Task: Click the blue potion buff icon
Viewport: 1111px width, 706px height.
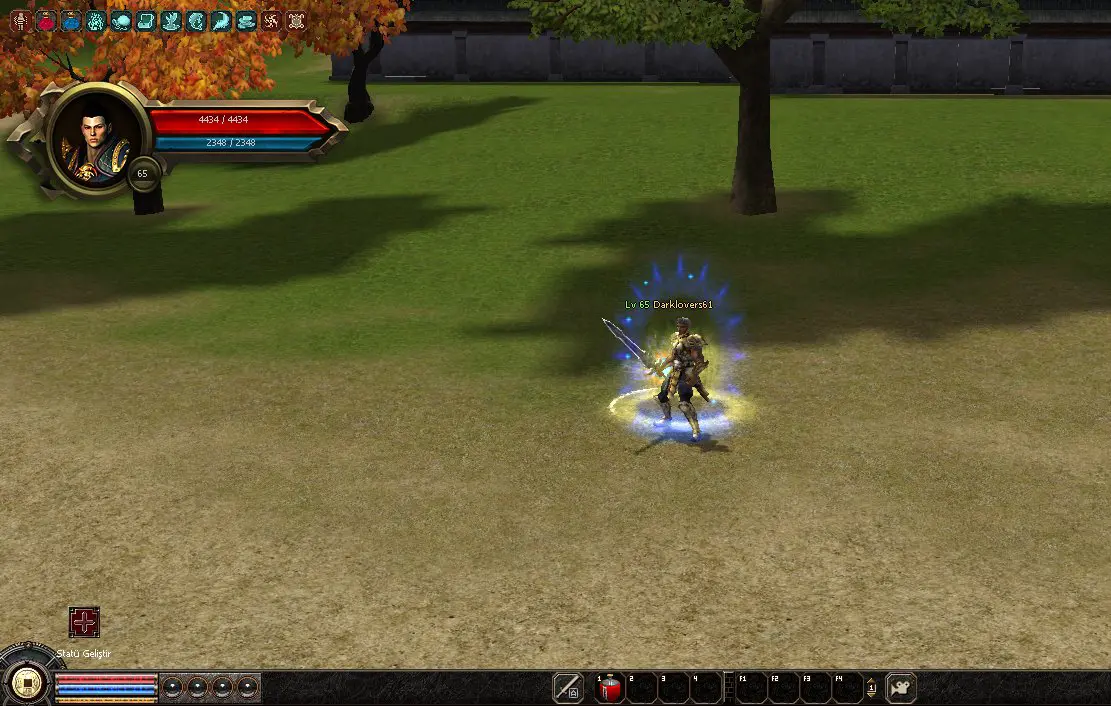Action: pyautogui.click(x=71, y=20)
